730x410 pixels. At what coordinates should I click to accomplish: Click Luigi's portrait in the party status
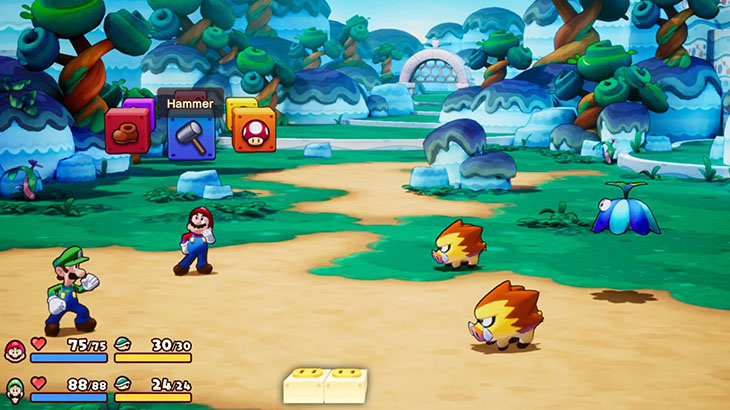pyautogui.click(x=15, y=388)
